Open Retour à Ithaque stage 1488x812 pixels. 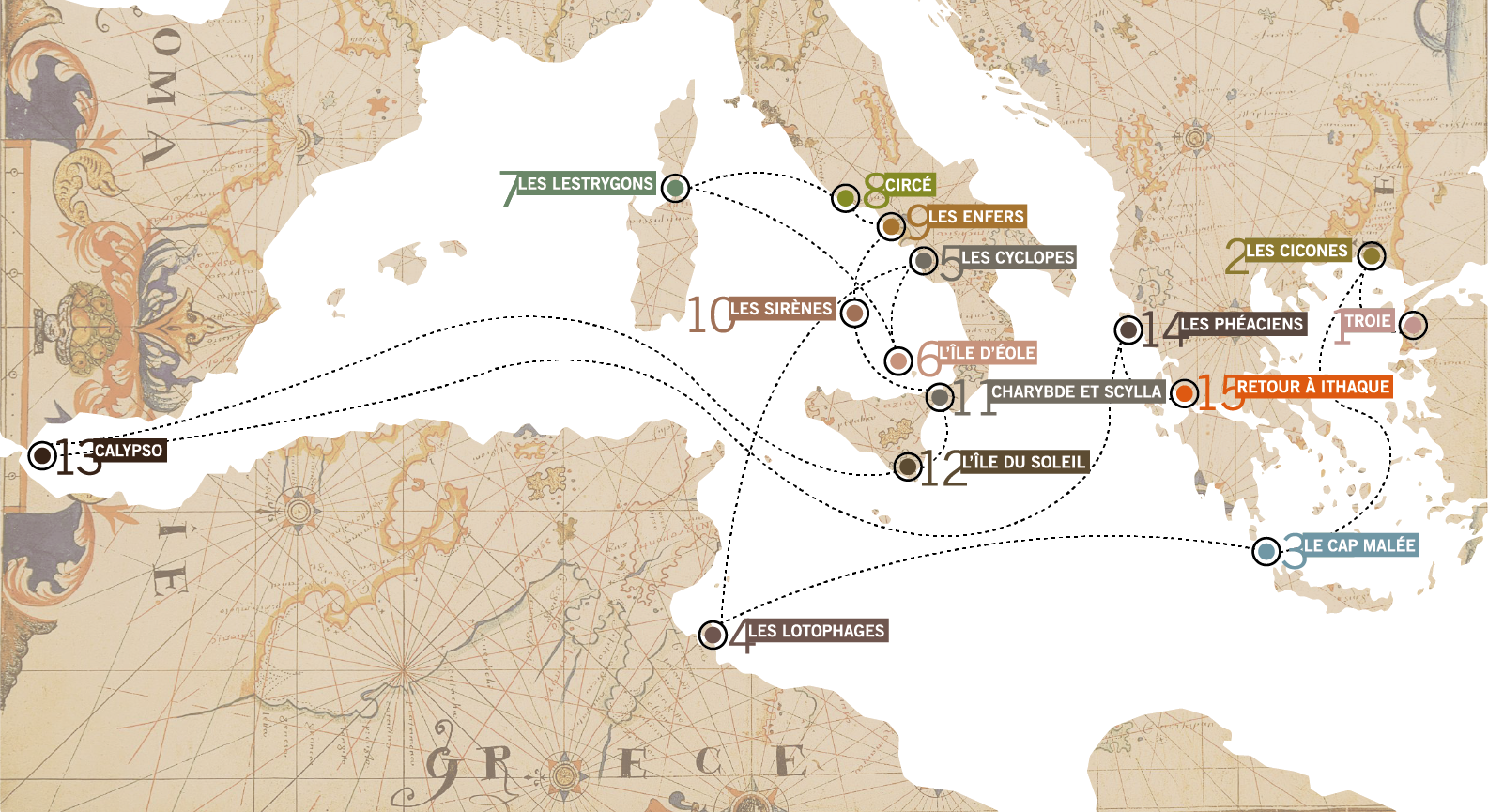coord(1185,392)
